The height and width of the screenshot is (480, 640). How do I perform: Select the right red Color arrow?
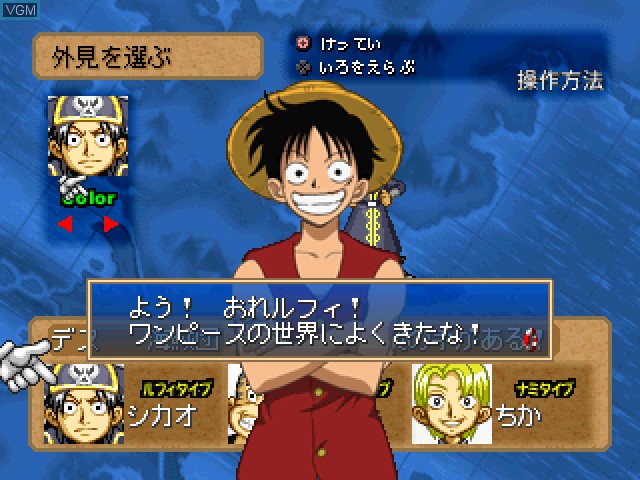(110, 224)
